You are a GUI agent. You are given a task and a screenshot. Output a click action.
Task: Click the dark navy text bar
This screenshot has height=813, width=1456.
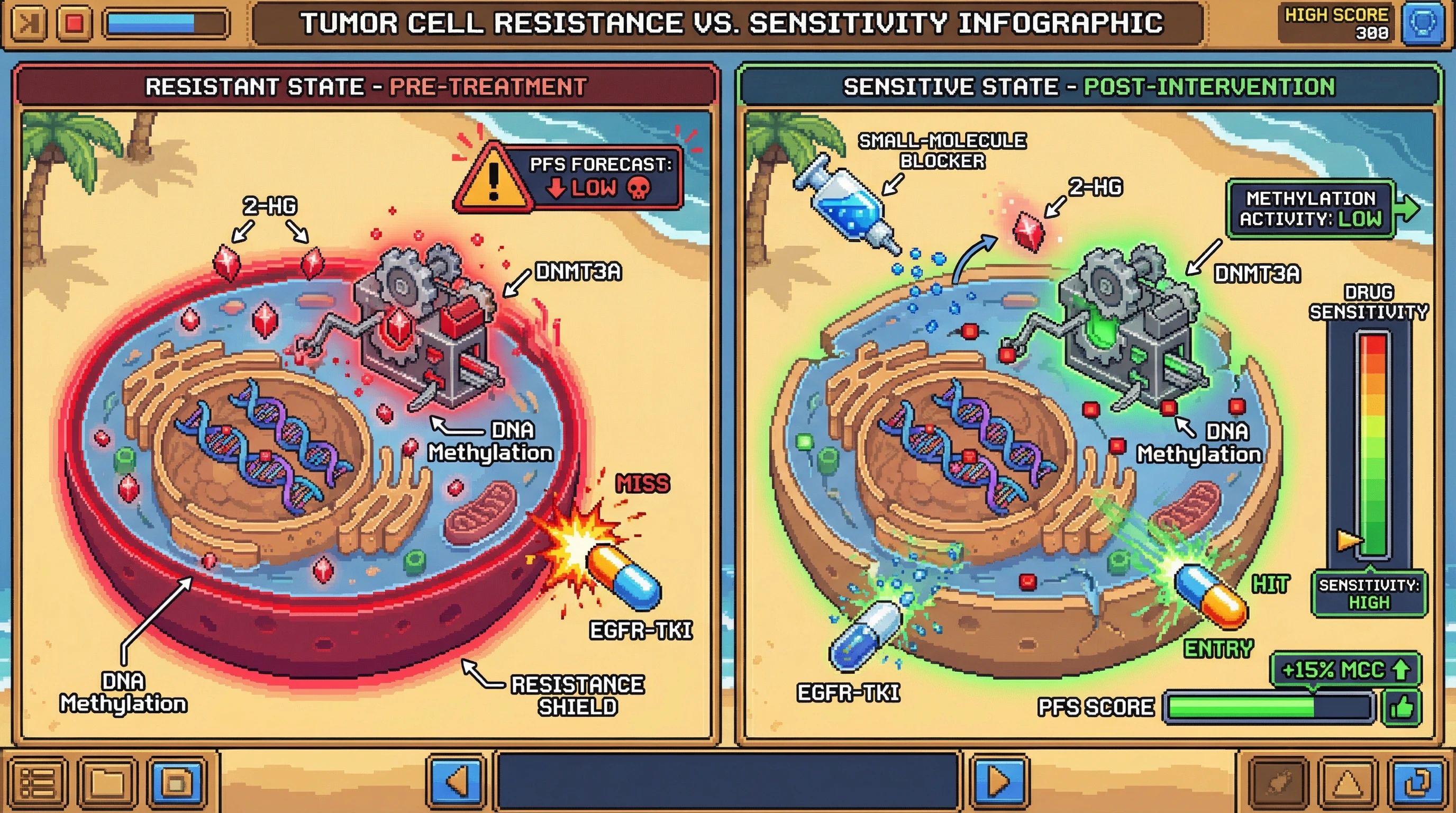(727, 782)
